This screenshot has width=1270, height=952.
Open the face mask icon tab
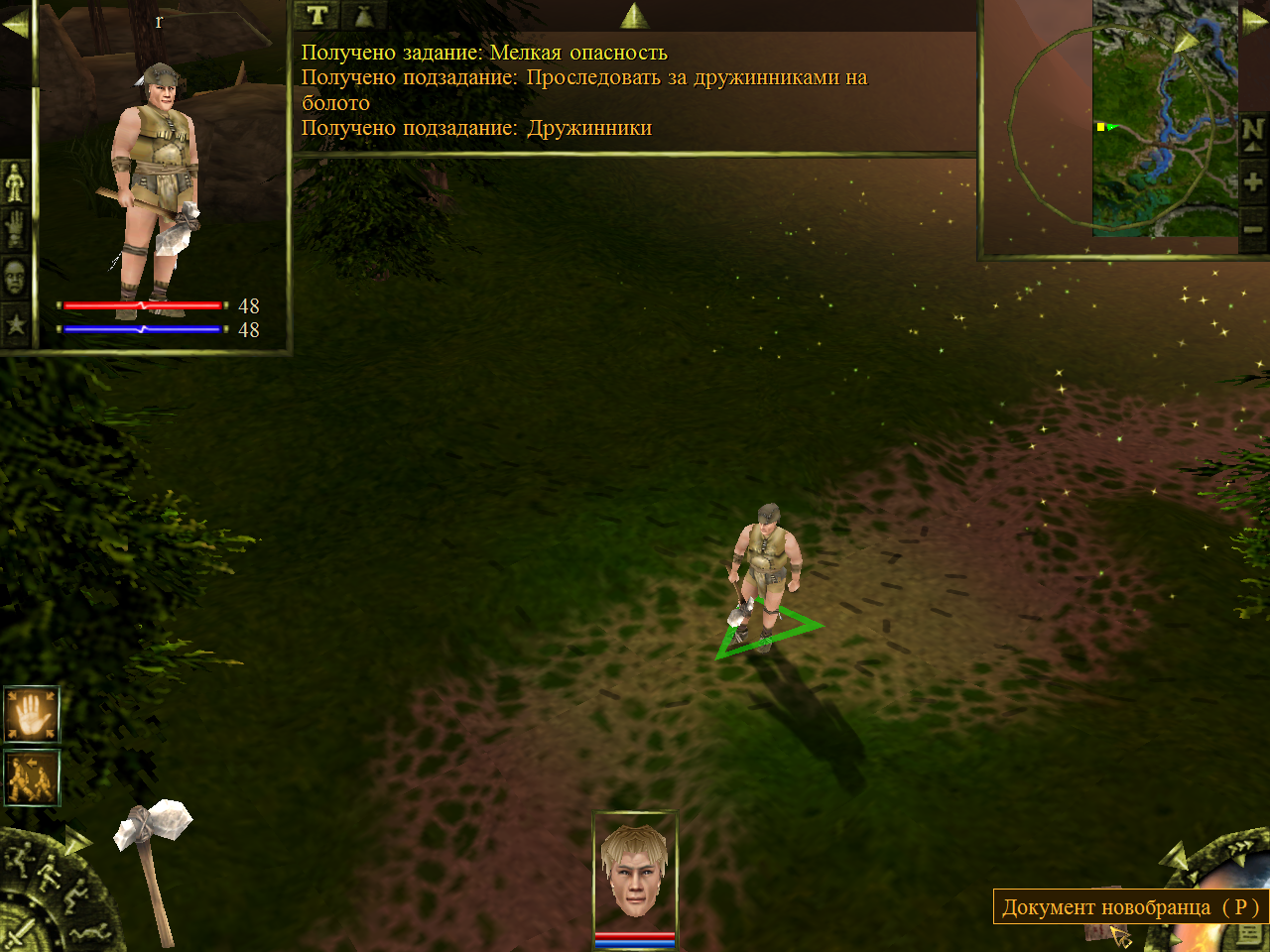[x=15, y=279]
